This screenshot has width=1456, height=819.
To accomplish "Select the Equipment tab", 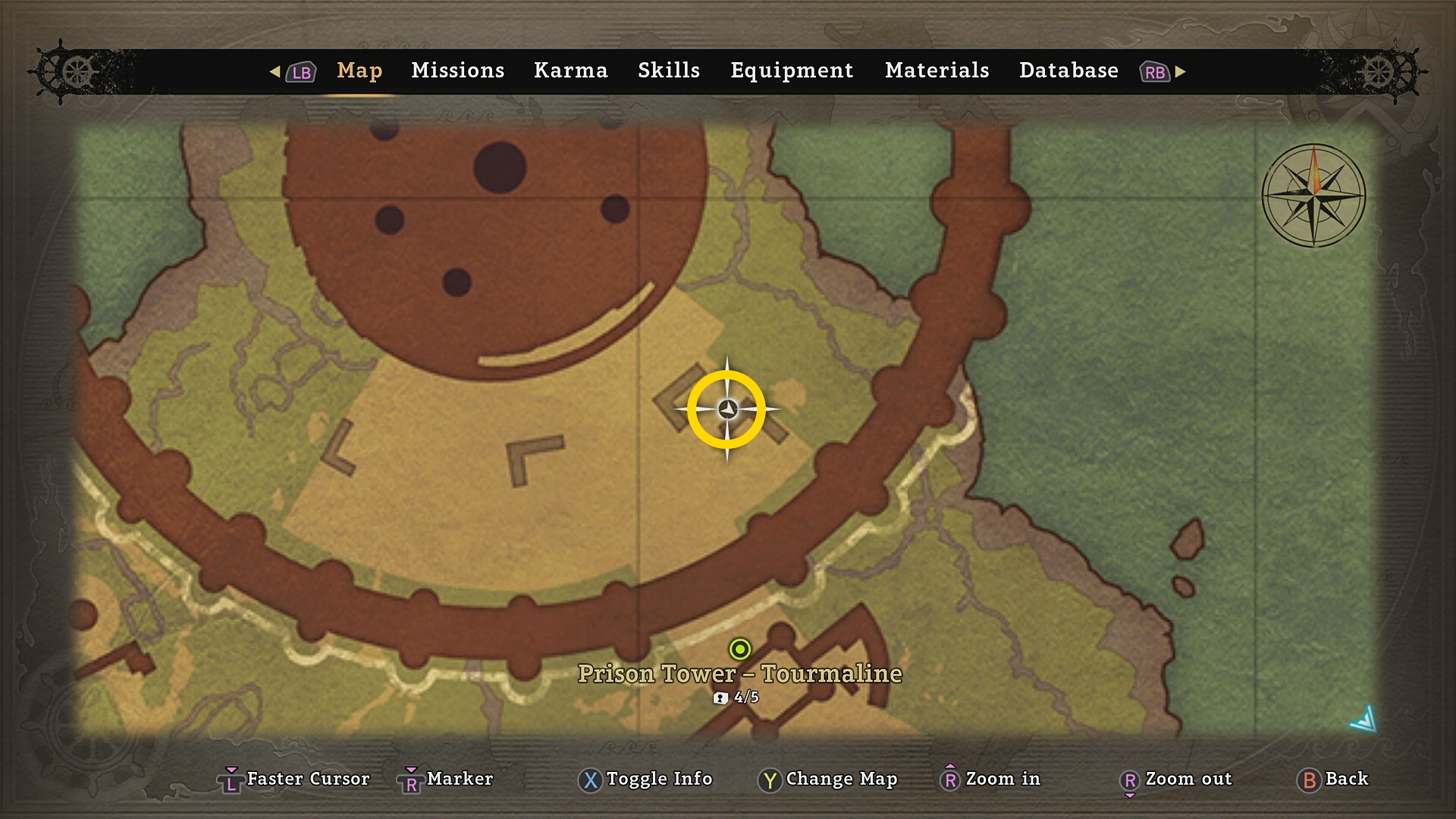I will 791,71.
